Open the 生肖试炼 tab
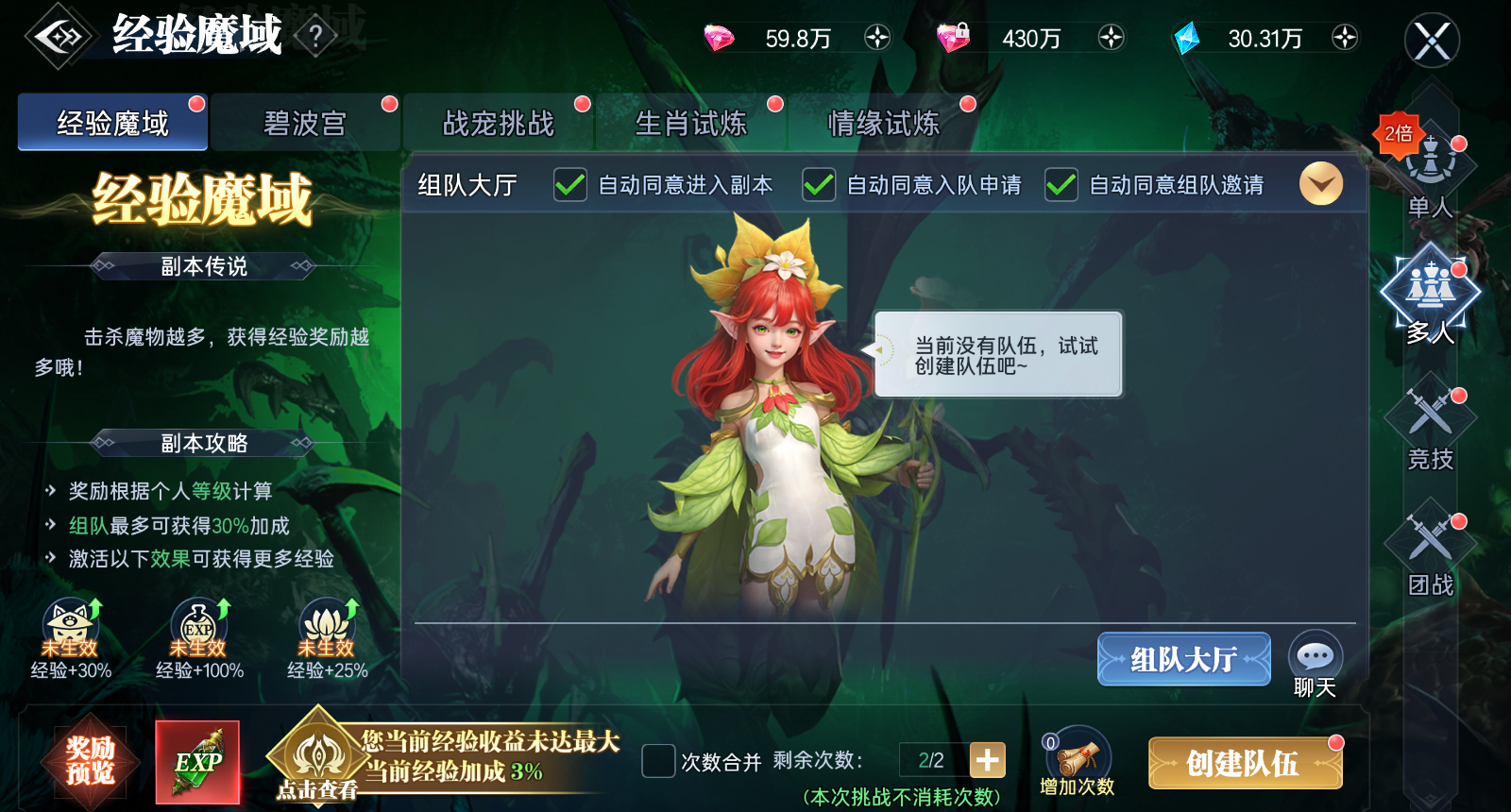This screenshot has width=1511, height=812. 691,122
